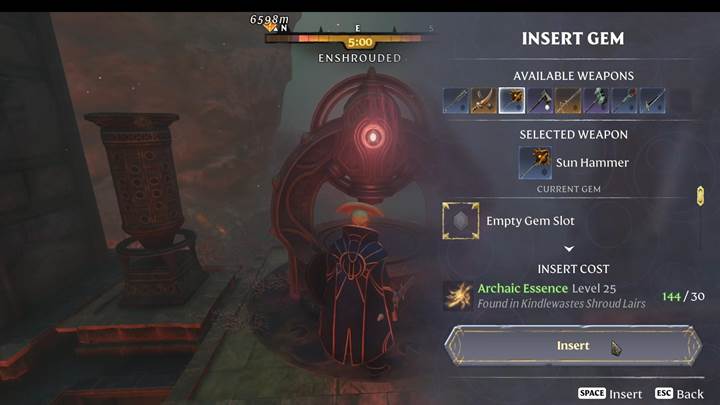This screenshot has height=405, width=720.
Task: Select the axe on purple background
Action: click(540, 100)
